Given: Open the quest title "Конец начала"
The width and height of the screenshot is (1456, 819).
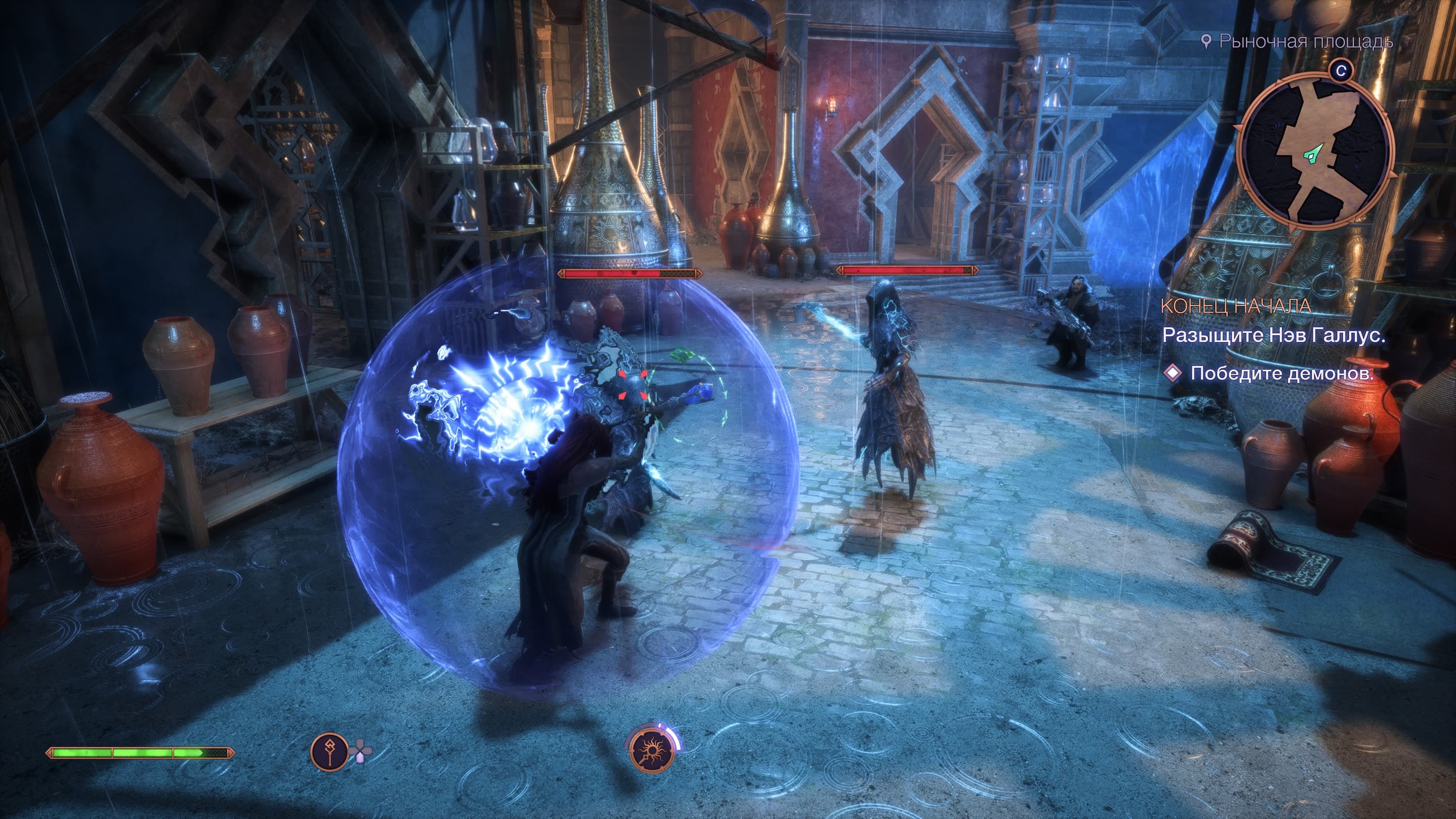Looking at the screenshot, I should coord(1236,306).
